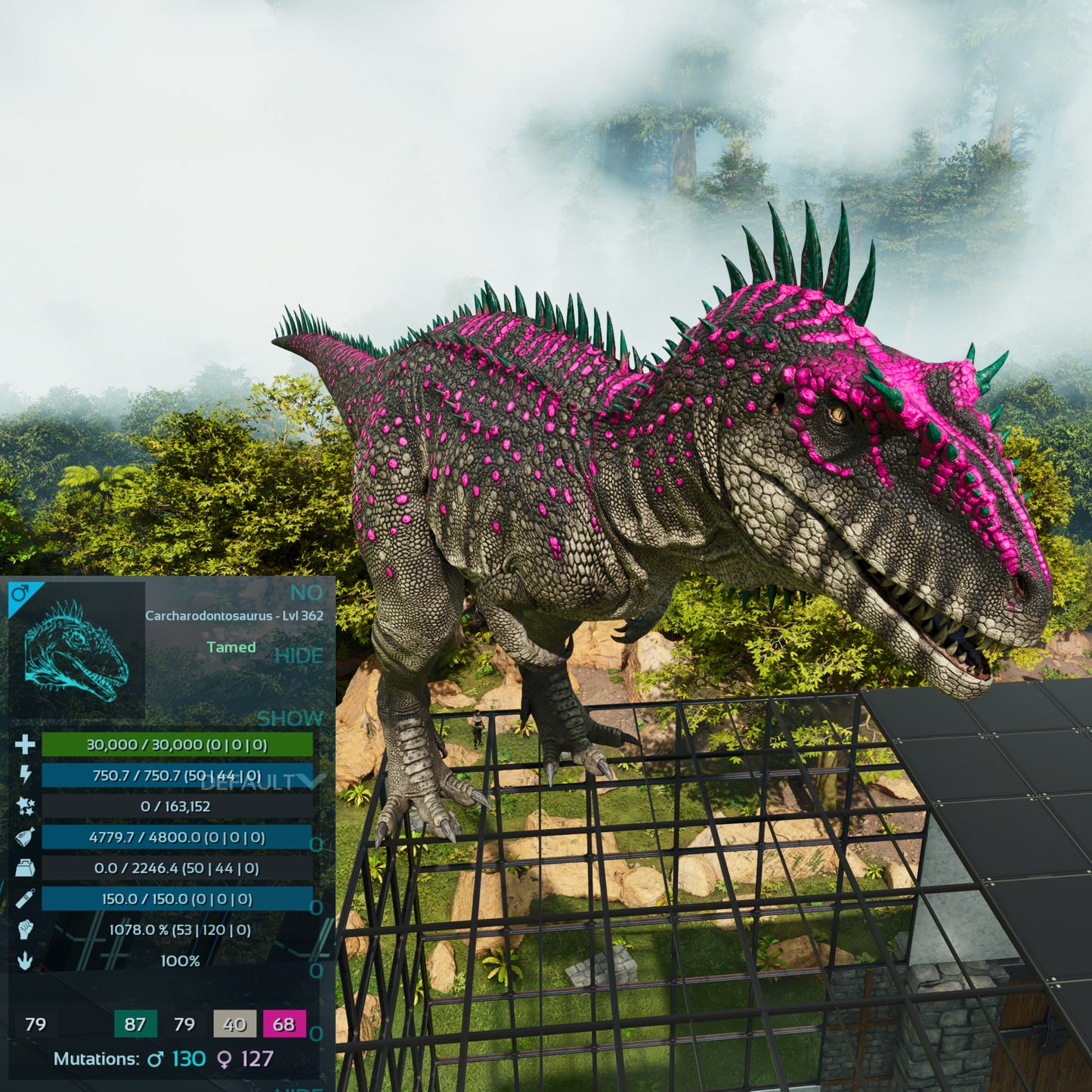Pick the green color swatch labeled 87
Screen dimensions: 1092x1092
135,1024
